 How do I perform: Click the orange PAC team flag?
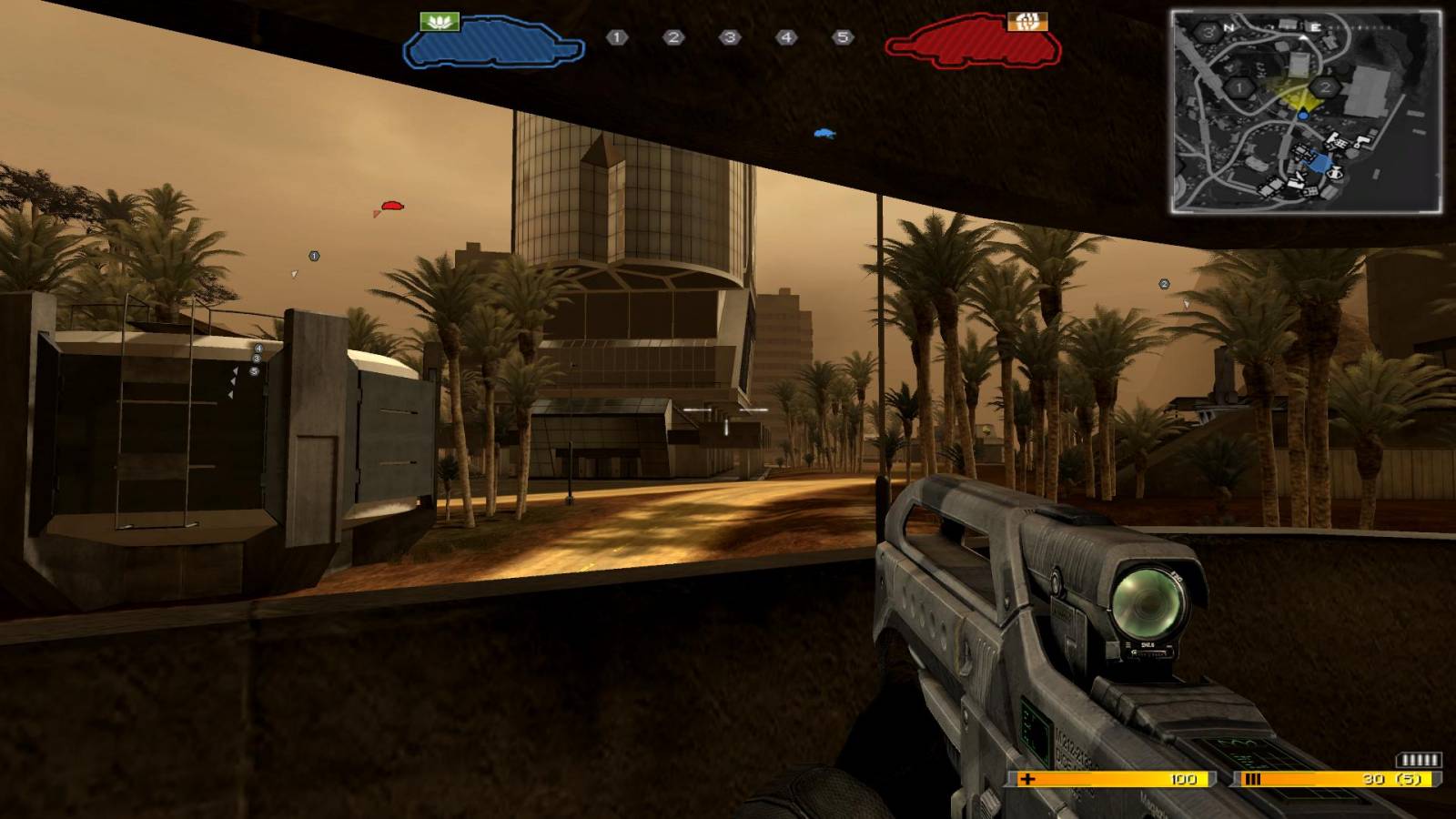1027,20
